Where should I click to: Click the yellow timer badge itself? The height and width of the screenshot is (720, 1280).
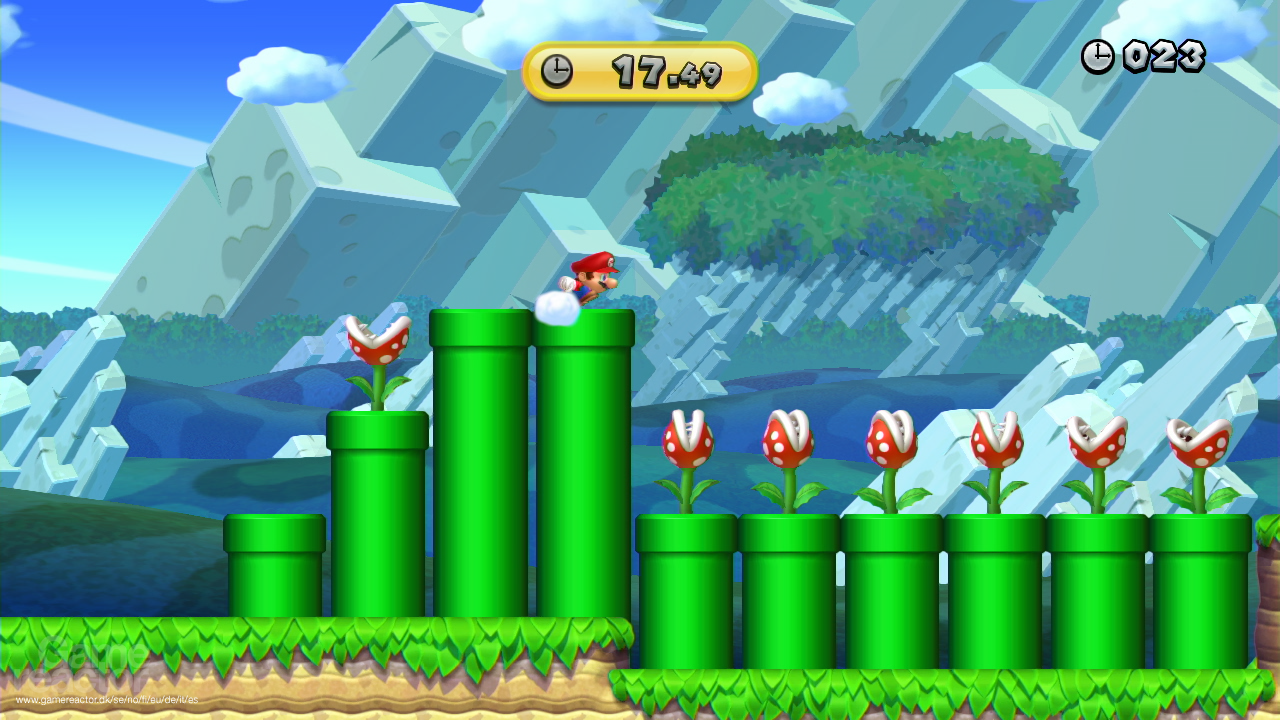point(640,70)
